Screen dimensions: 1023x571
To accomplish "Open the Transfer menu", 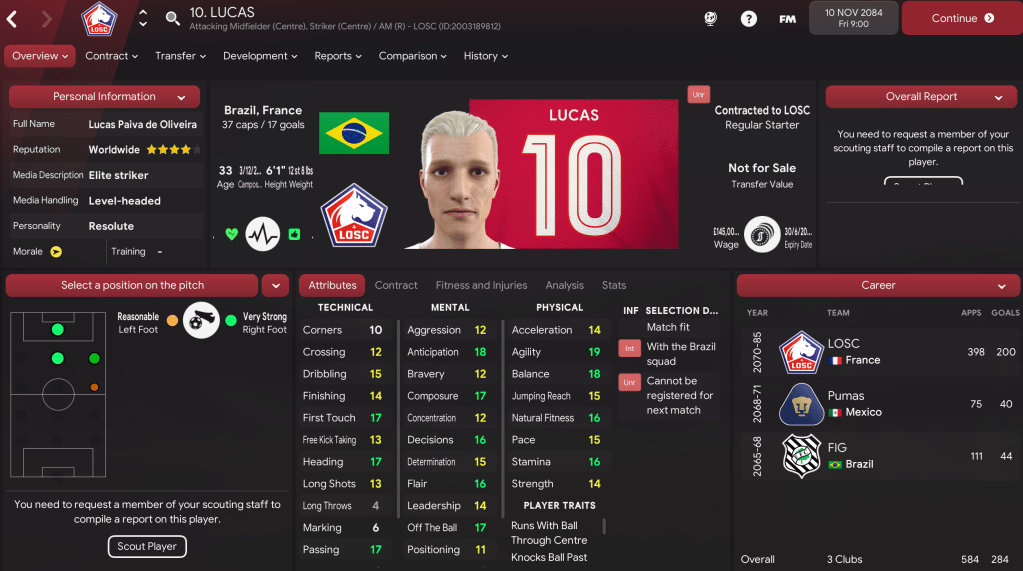I will [181, 56].
